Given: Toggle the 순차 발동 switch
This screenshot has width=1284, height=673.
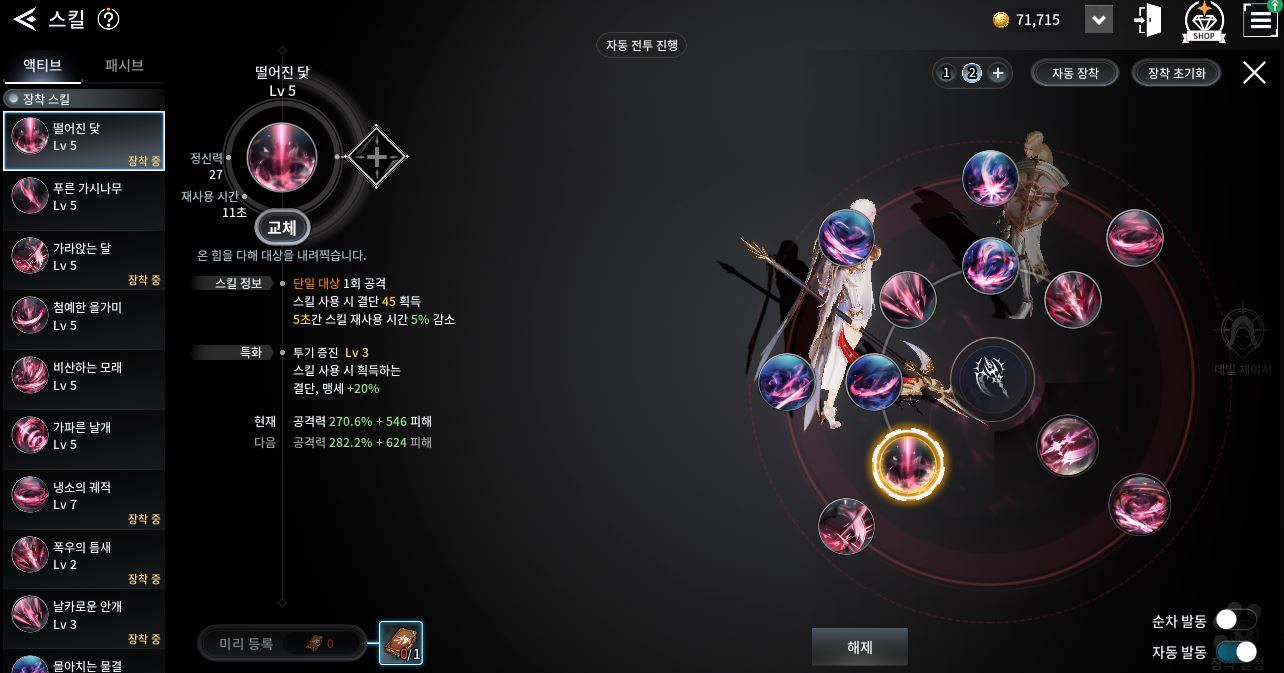Looking at the screenshot, I should tap(1235, 621).
